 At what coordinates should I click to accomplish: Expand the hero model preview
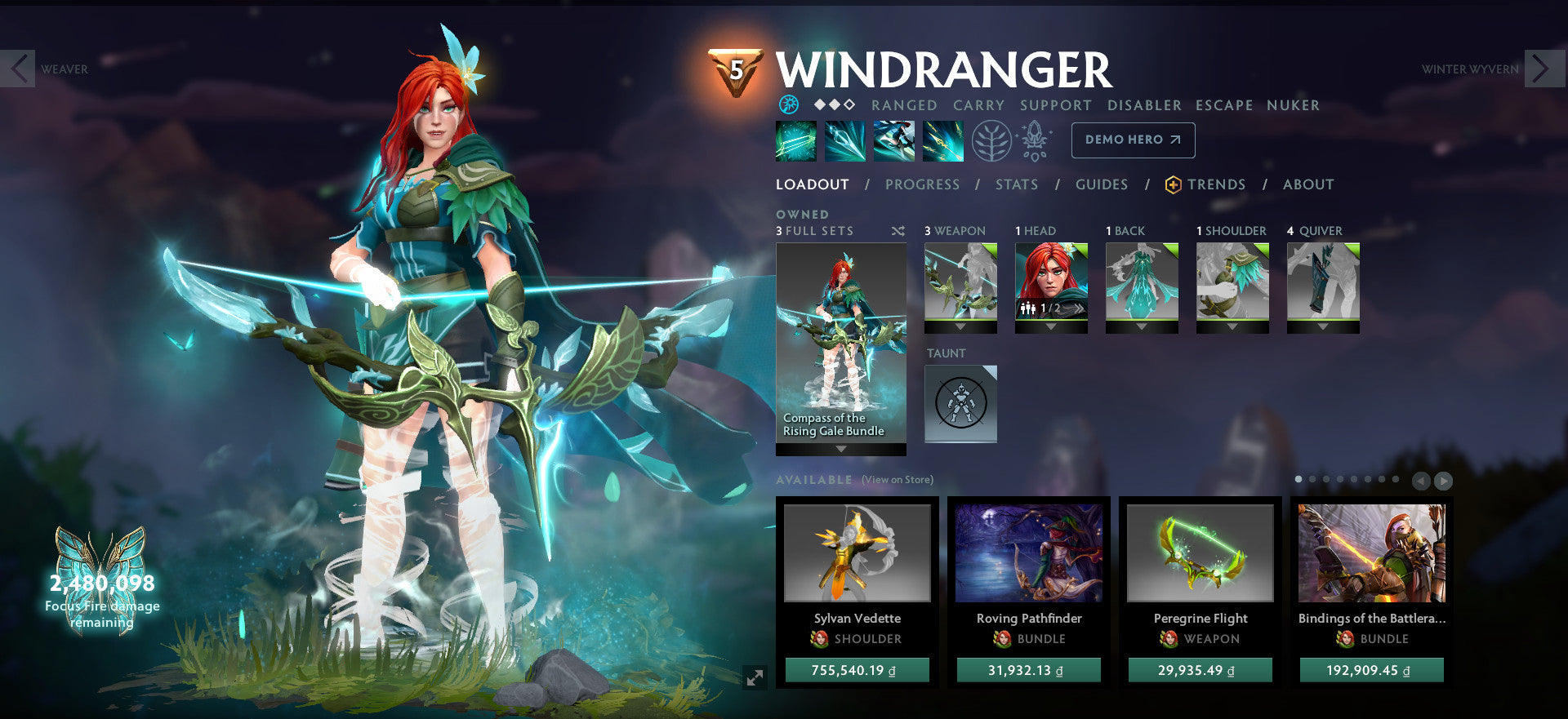(754, 676)
